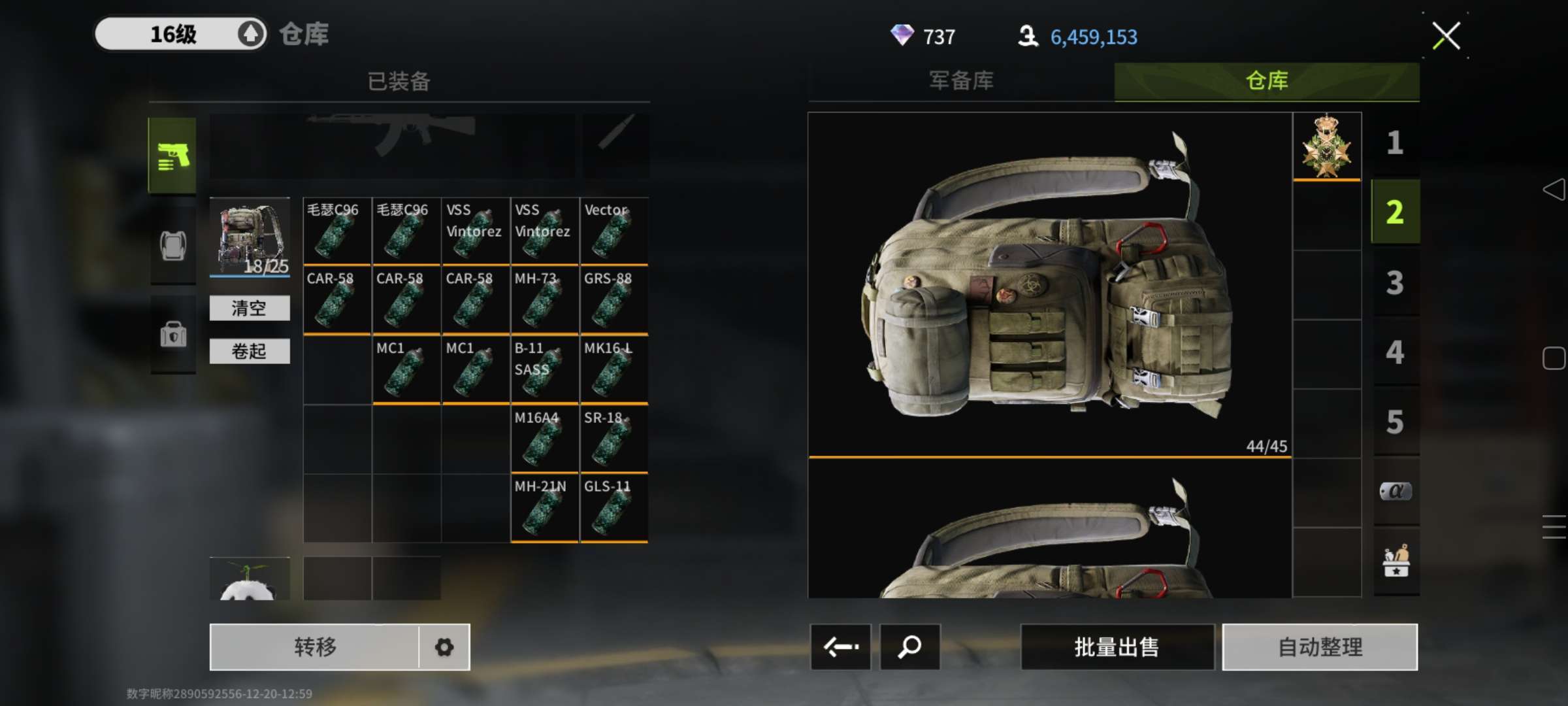This screenshot has width=1568, height=706.
Task: Empty the backpack with 清空
Action: tap(249, 308)
